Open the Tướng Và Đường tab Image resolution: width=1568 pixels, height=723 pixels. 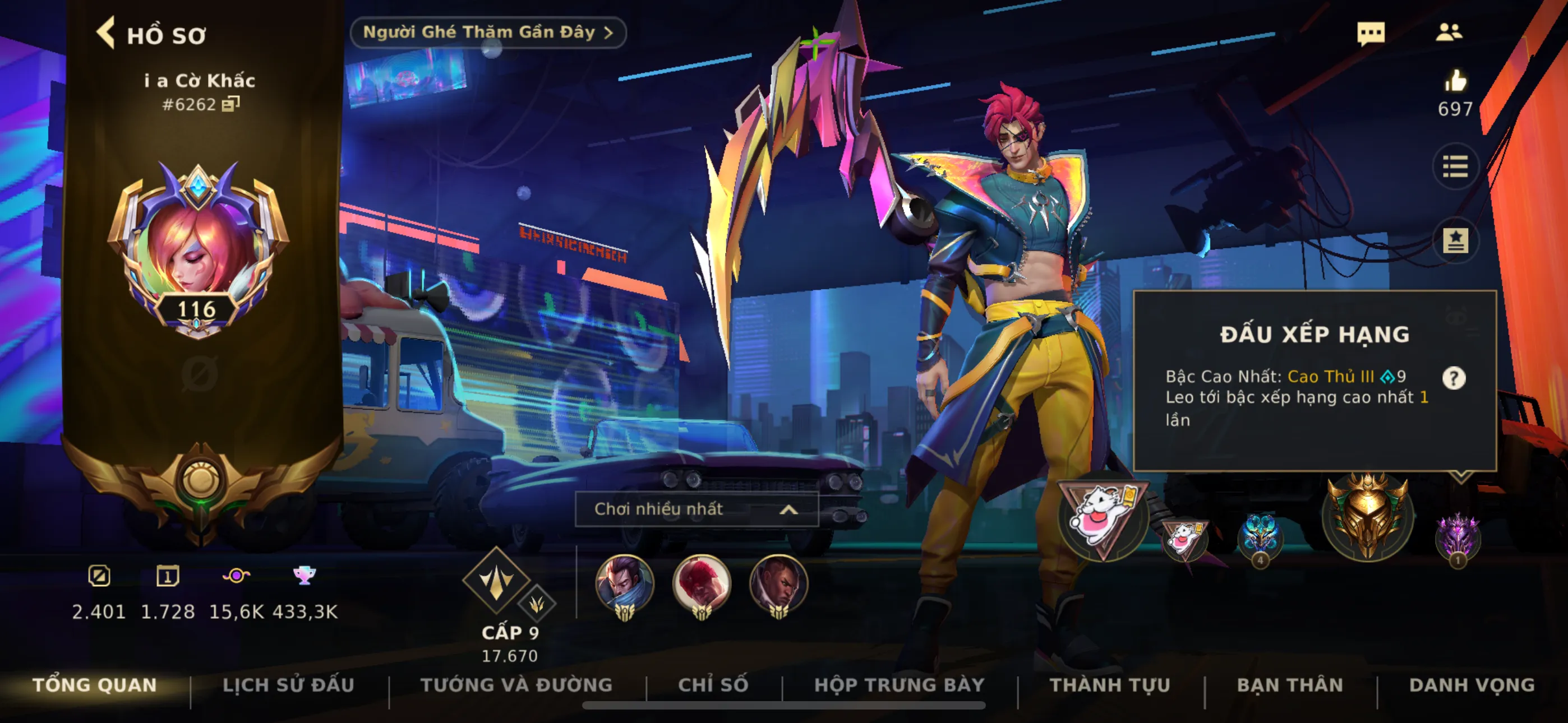(516, 685)
